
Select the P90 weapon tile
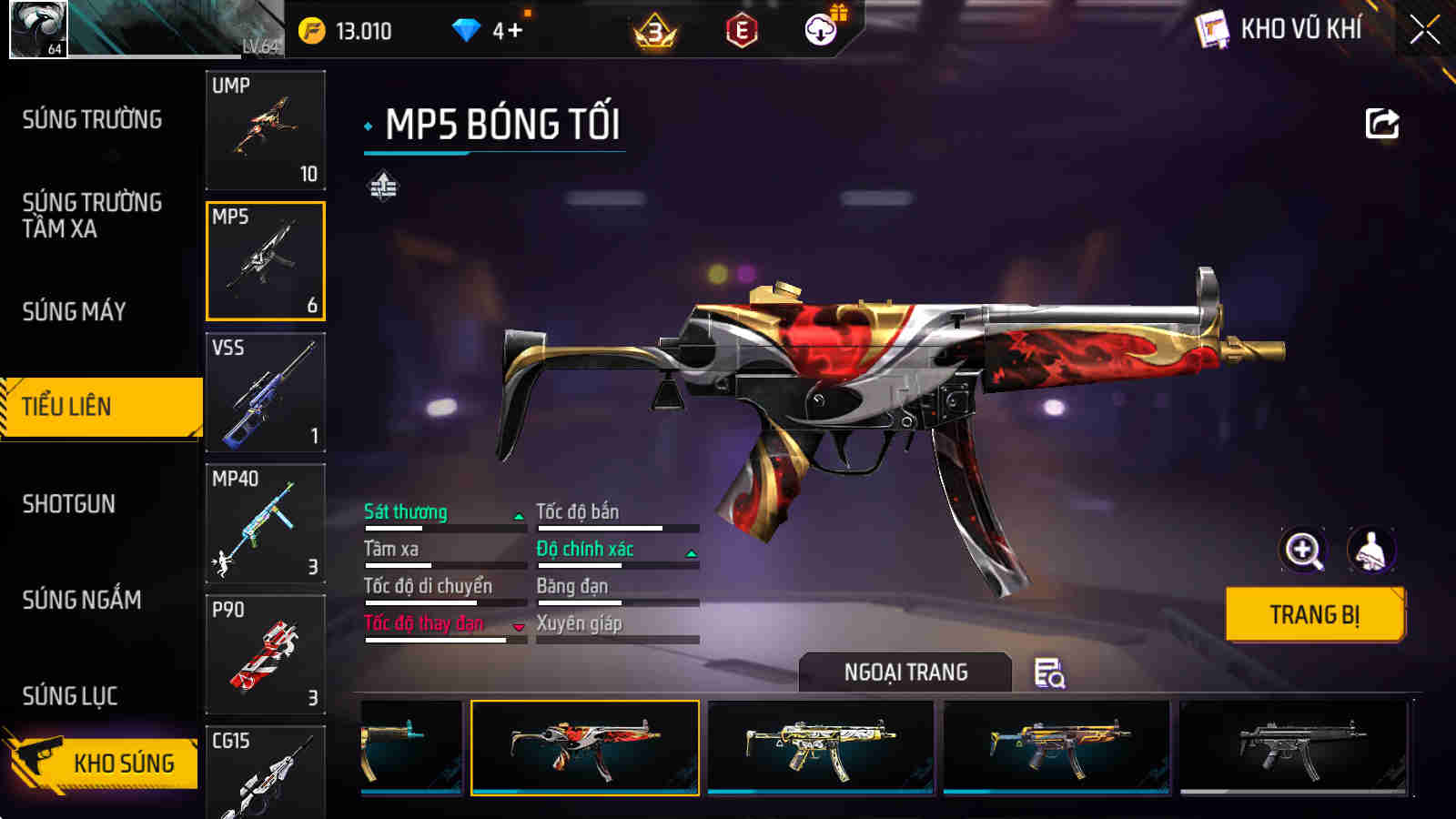click(x=265, y=654)
